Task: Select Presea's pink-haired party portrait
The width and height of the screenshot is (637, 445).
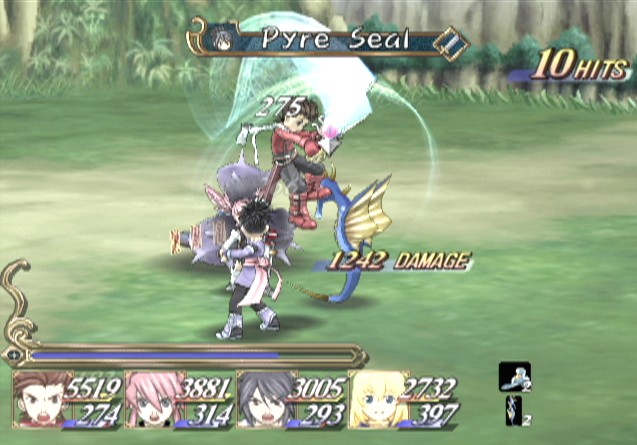Action: tap(152, 402)
